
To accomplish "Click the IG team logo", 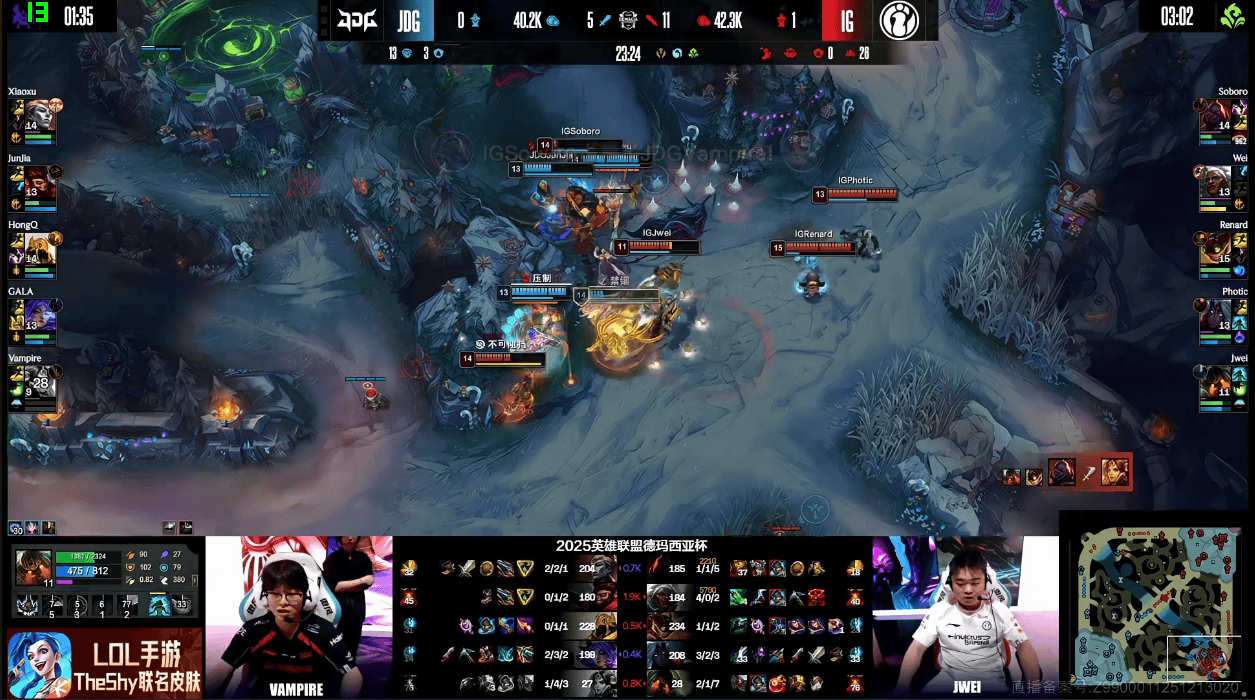I will tap(900, 20).
